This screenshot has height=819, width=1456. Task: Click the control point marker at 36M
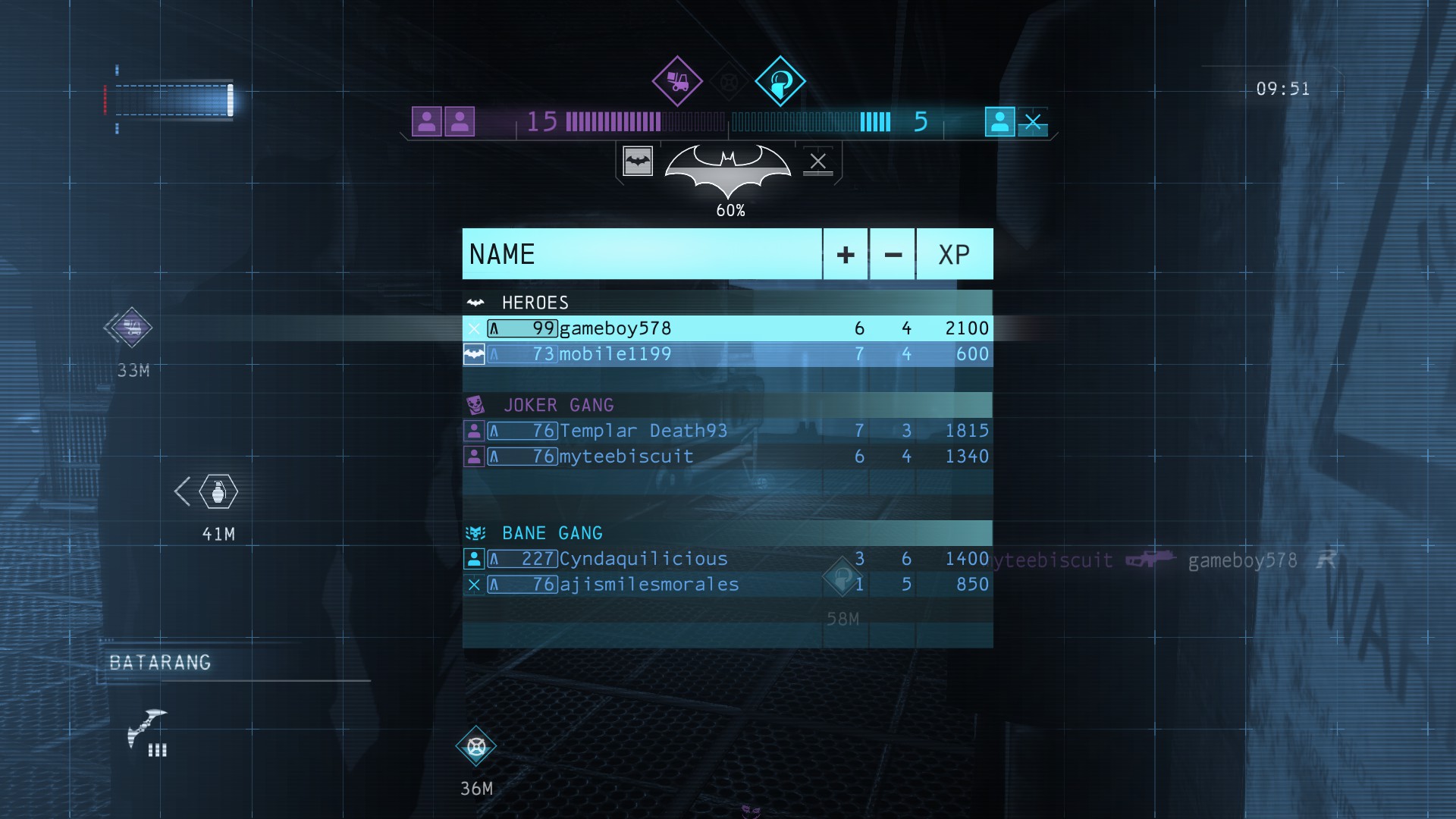click(476, 747)
